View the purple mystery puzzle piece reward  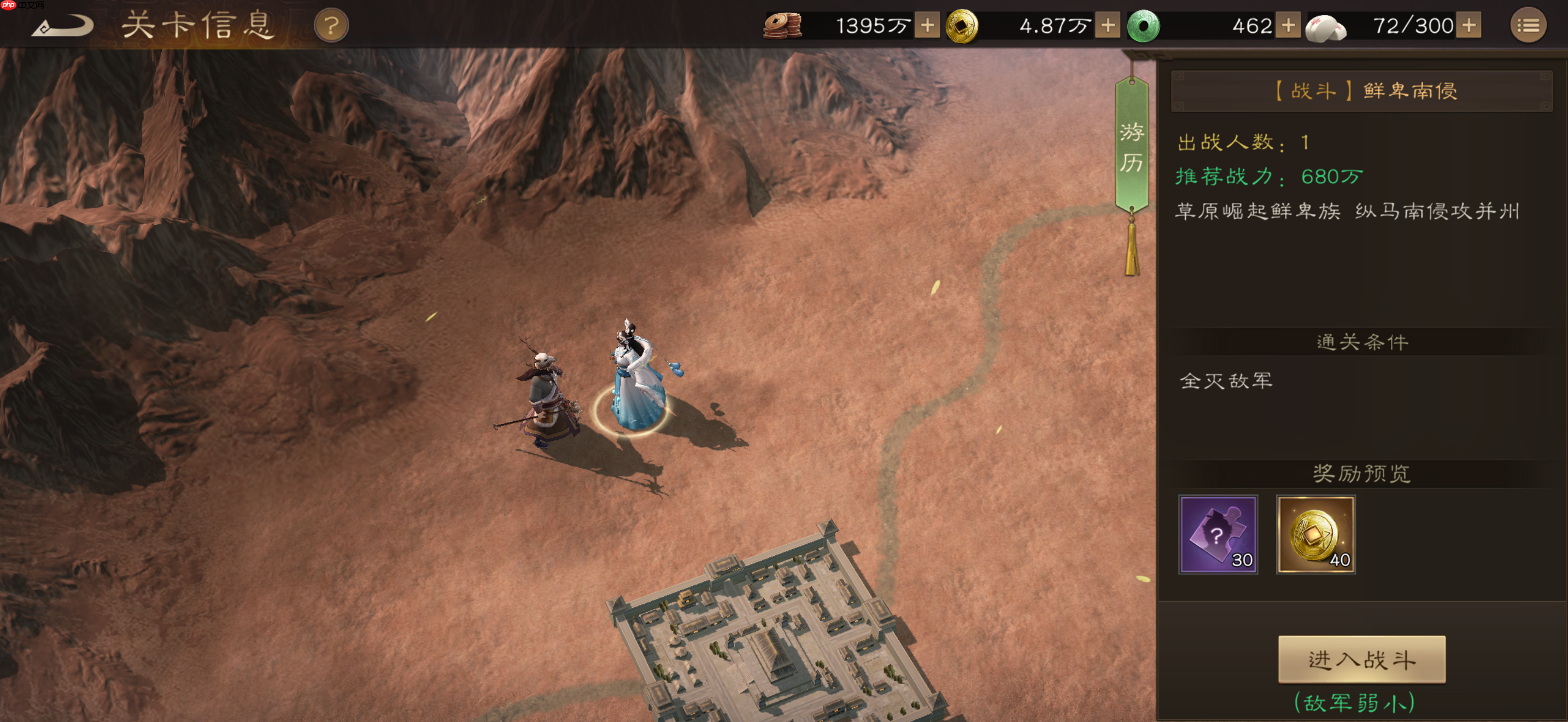point(1218,534)
